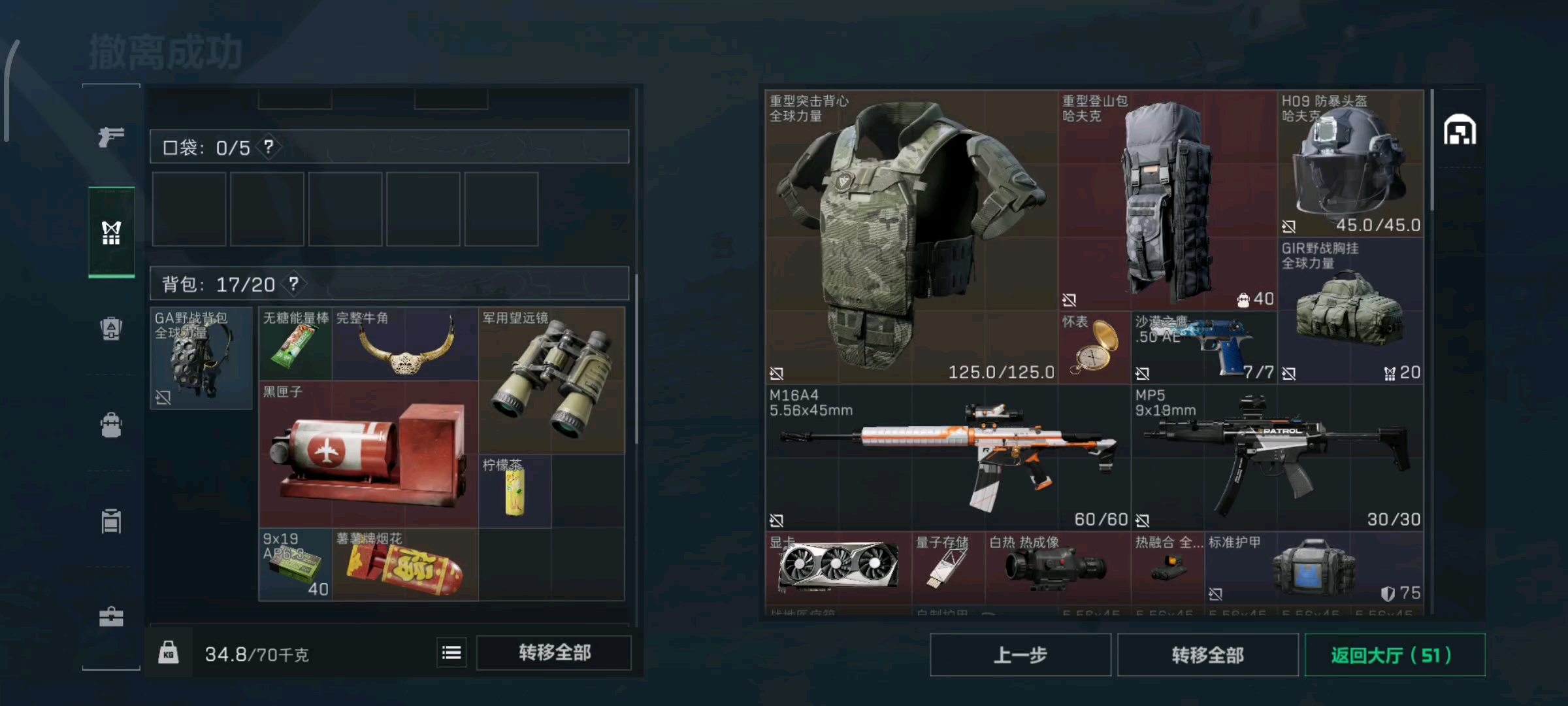Click the '?' help icon next to 口袋 0/5

267,148
